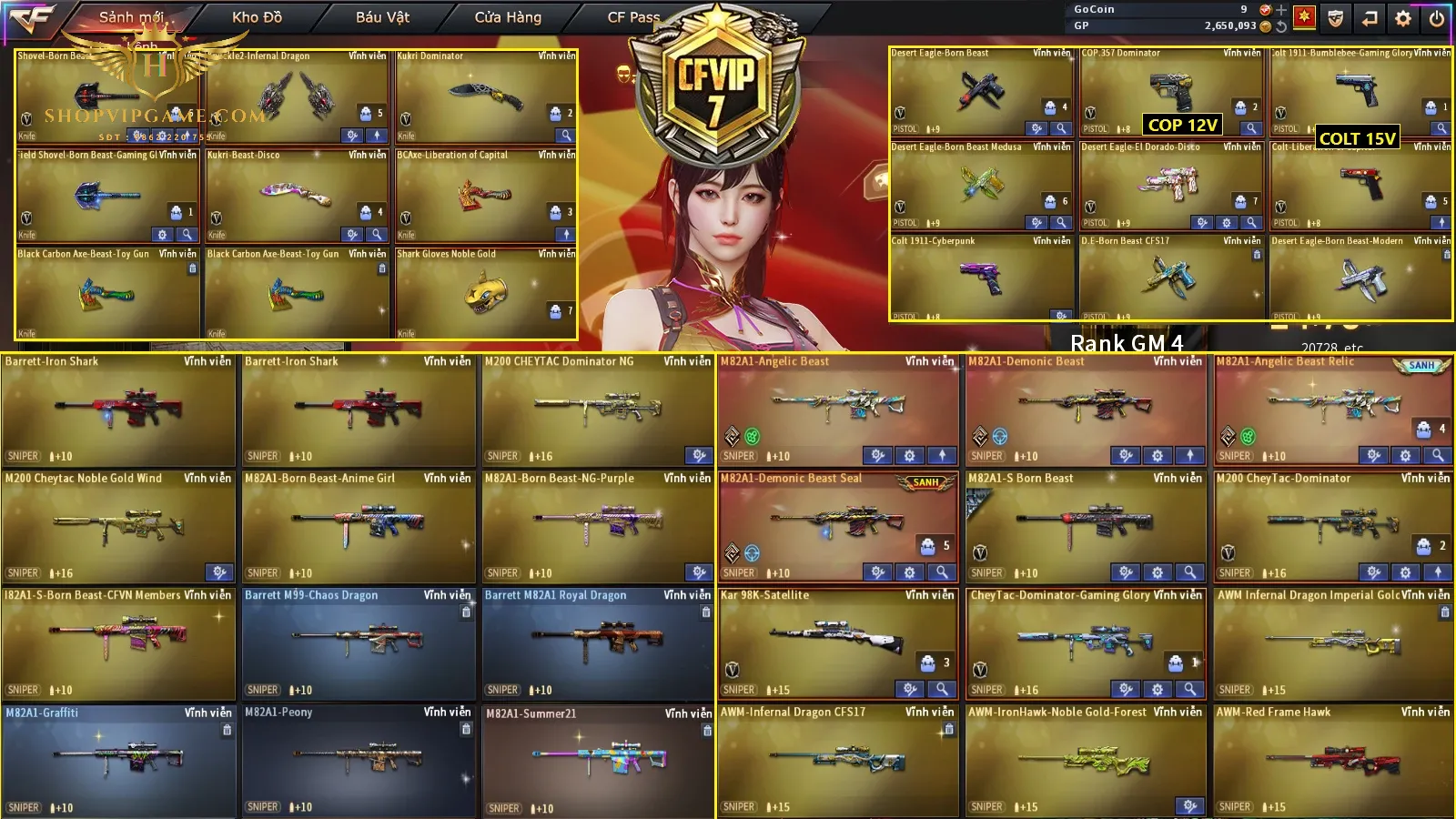Viewport: 1456px width, 819px height.
Task: Switch to the Kho Đồ tab
Action: (x=258, y=16)
